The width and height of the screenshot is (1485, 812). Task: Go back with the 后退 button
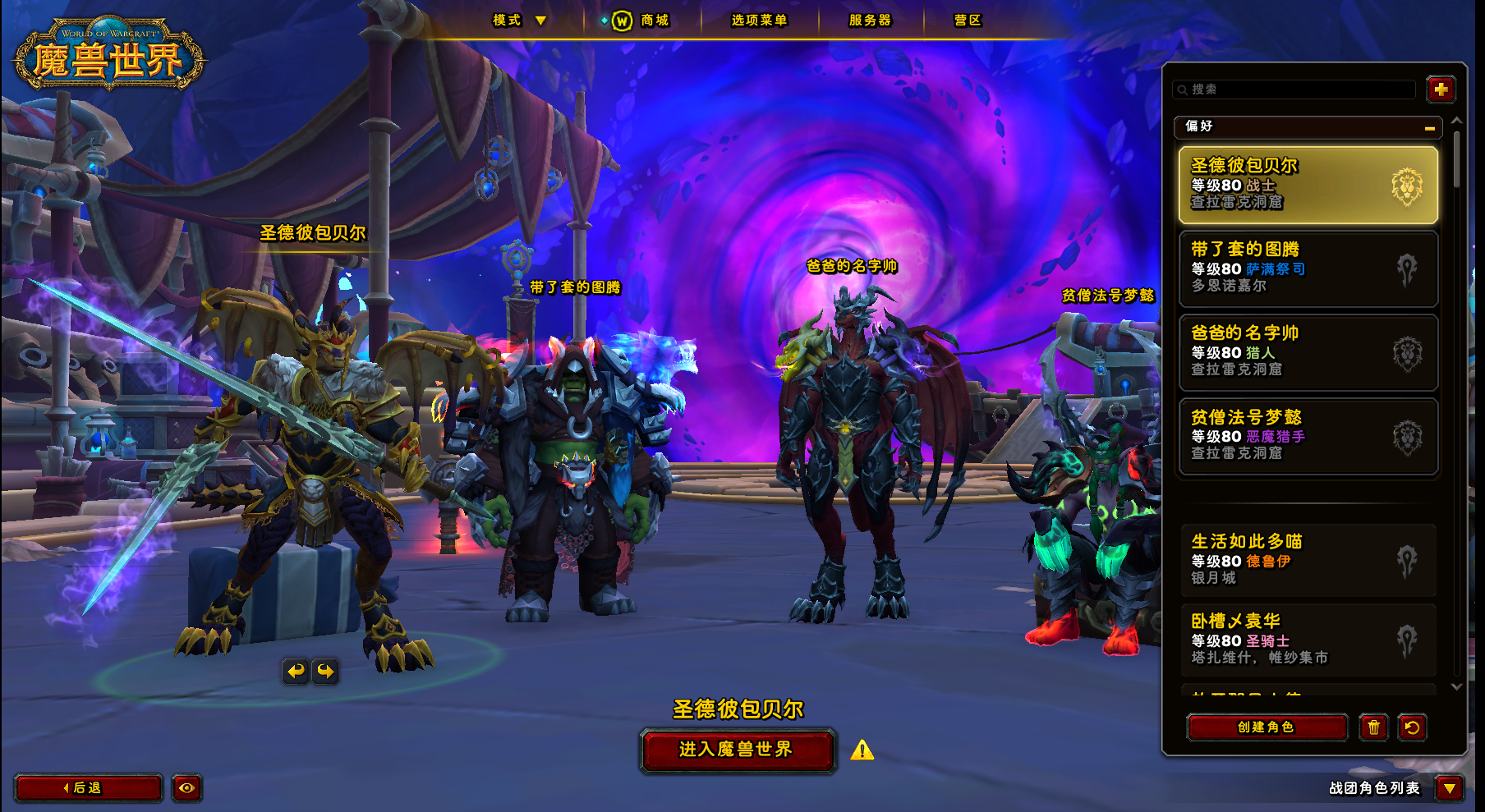[x=88, y=788]
